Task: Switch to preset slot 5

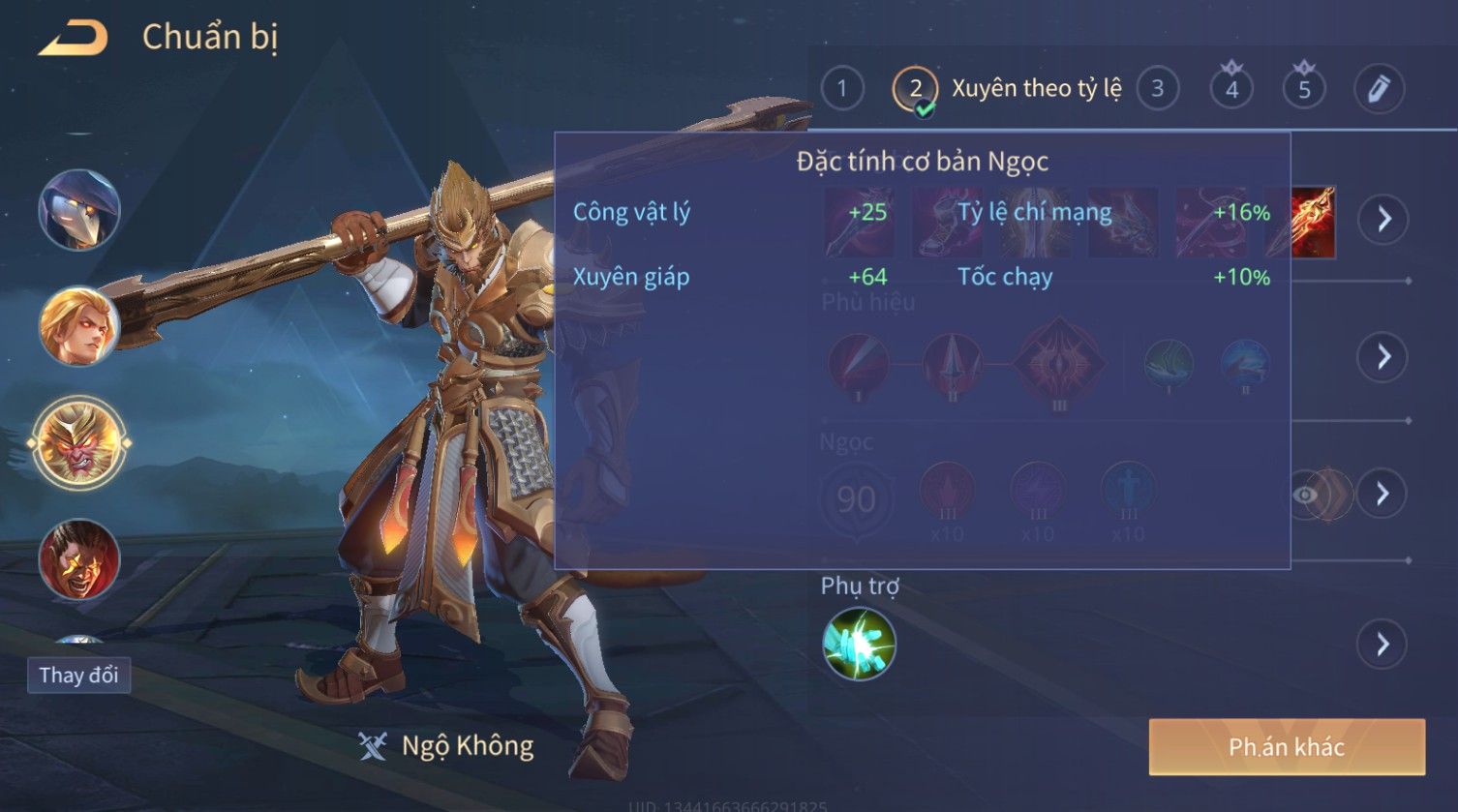Action: click(1304, 89)
